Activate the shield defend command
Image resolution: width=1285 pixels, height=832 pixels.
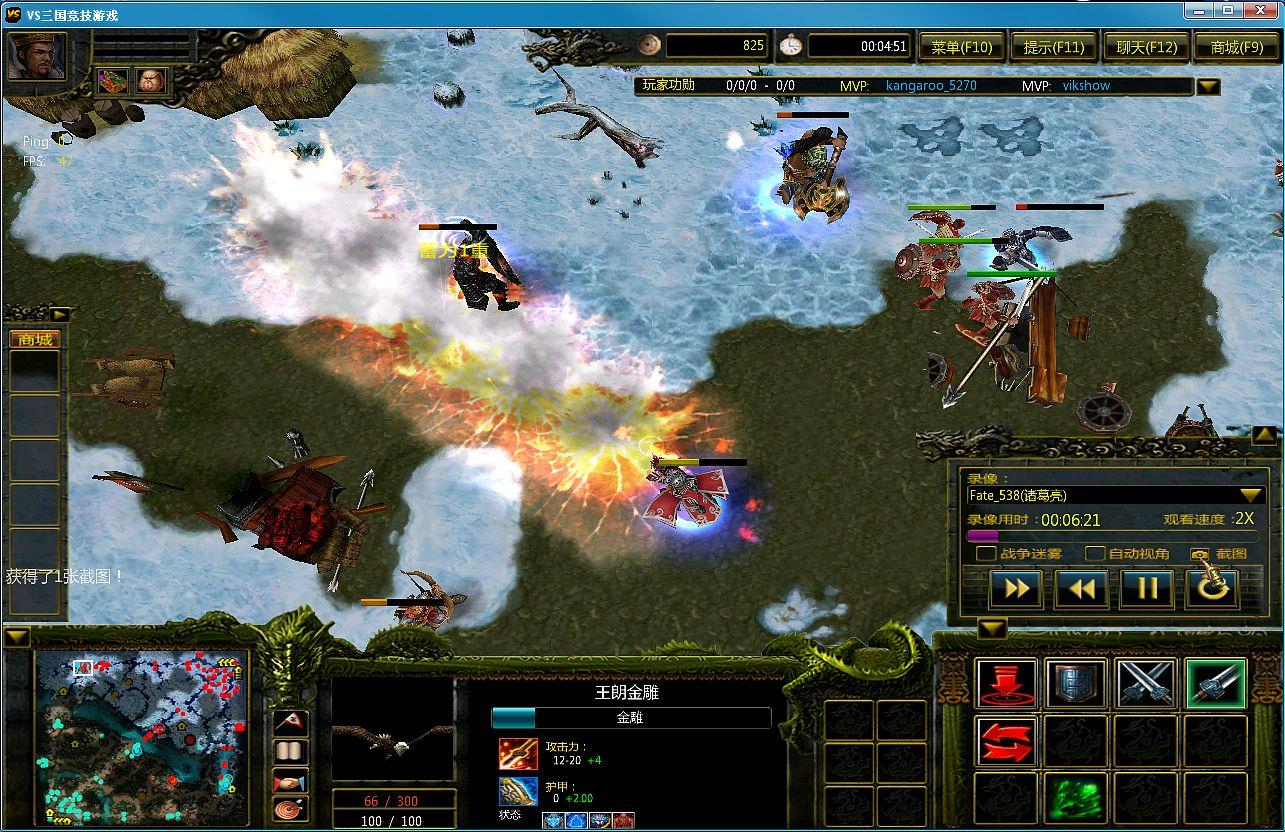tap(1075, 683)
